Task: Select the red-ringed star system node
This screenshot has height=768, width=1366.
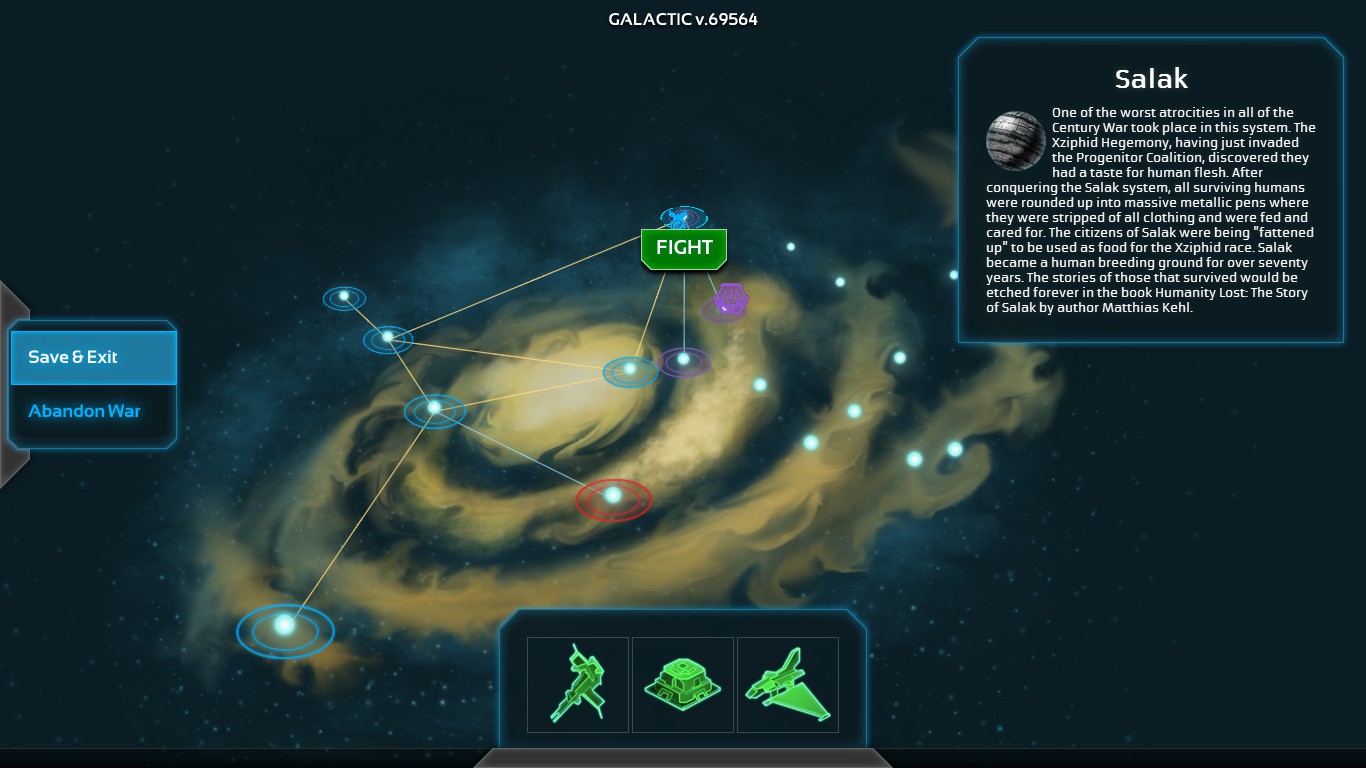Action: click(613, 495)
